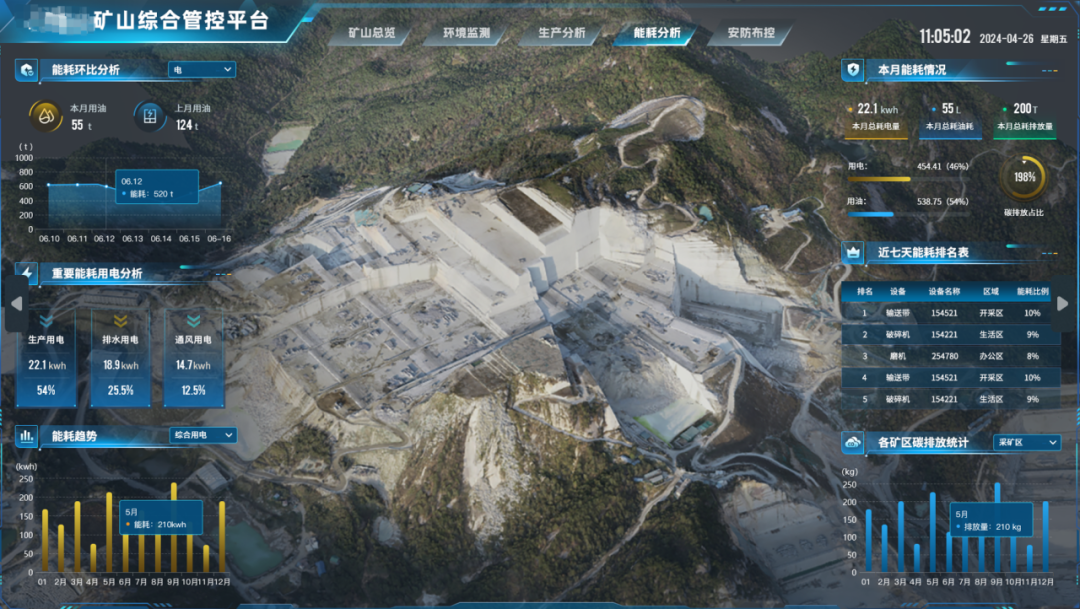Switch to the 矿山总览 tab
This screenshot has height=609, width=1080.
[x=372, y=33]
